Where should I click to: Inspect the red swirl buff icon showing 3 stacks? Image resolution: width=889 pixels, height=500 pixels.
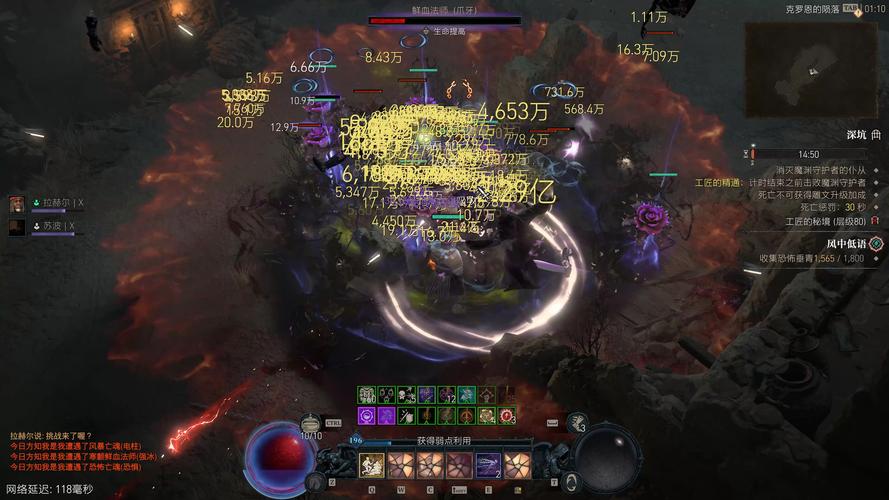(x=507, y=415)
